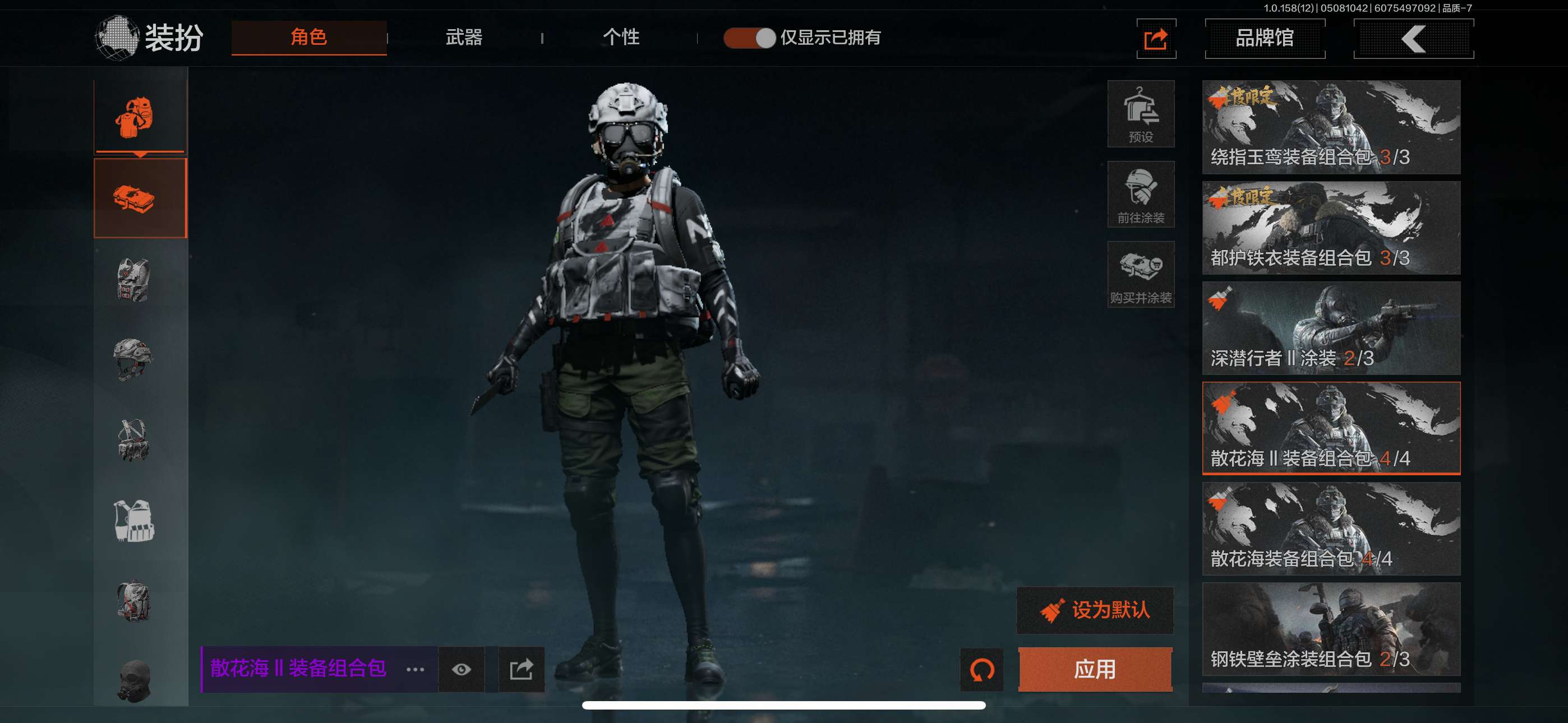Open the 品牌馆 store
This screenshot has width=1568, height=723.
1264,38
